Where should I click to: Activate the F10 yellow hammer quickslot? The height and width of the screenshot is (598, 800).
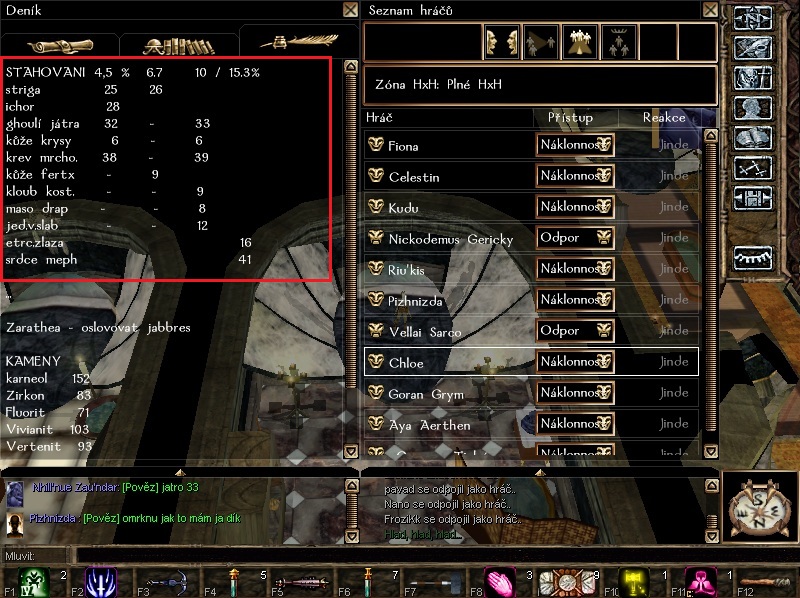[x=635, y=581]
